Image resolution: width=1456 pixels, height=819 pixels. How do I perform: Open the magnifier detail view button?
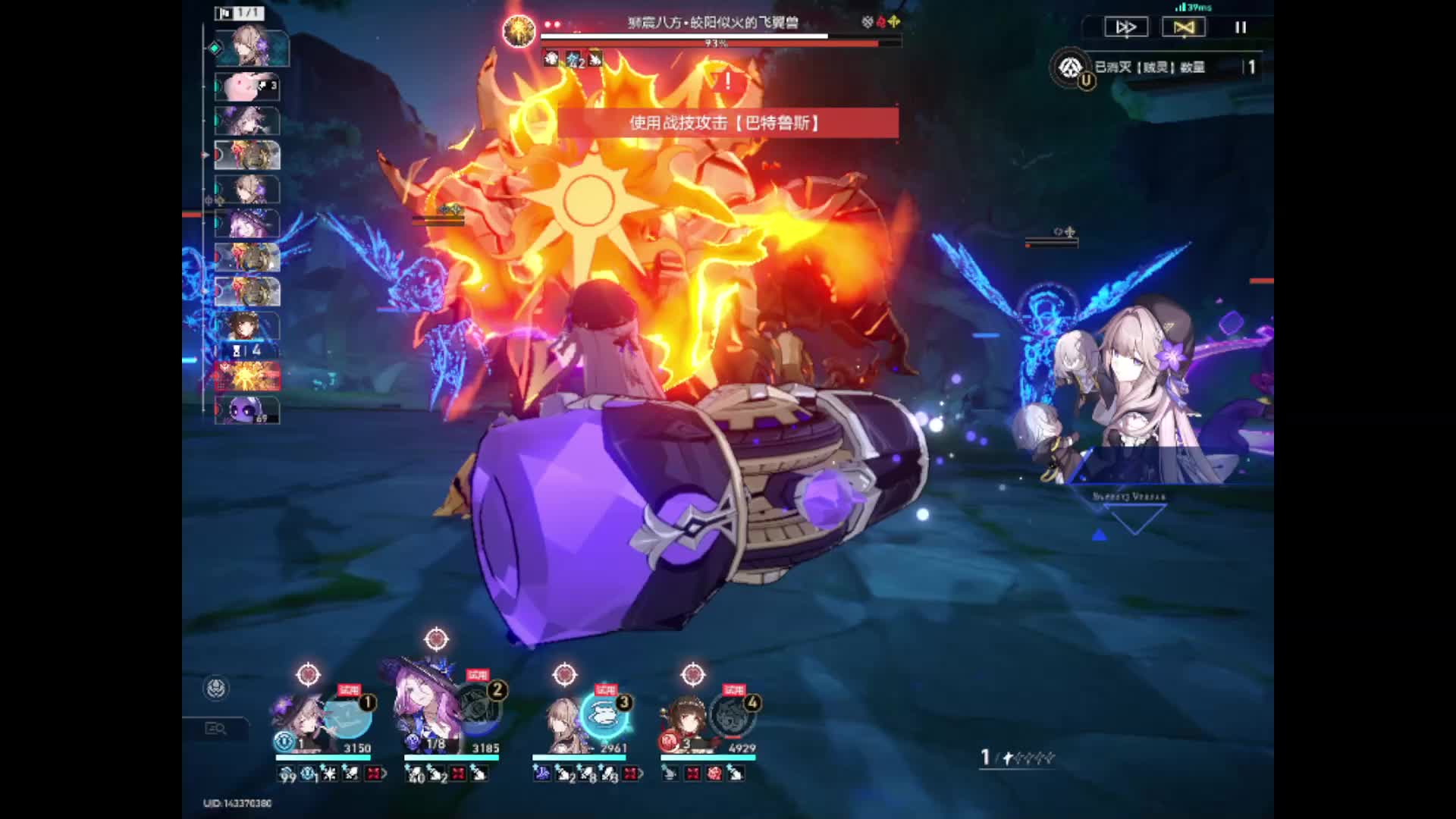pos(215,729)
